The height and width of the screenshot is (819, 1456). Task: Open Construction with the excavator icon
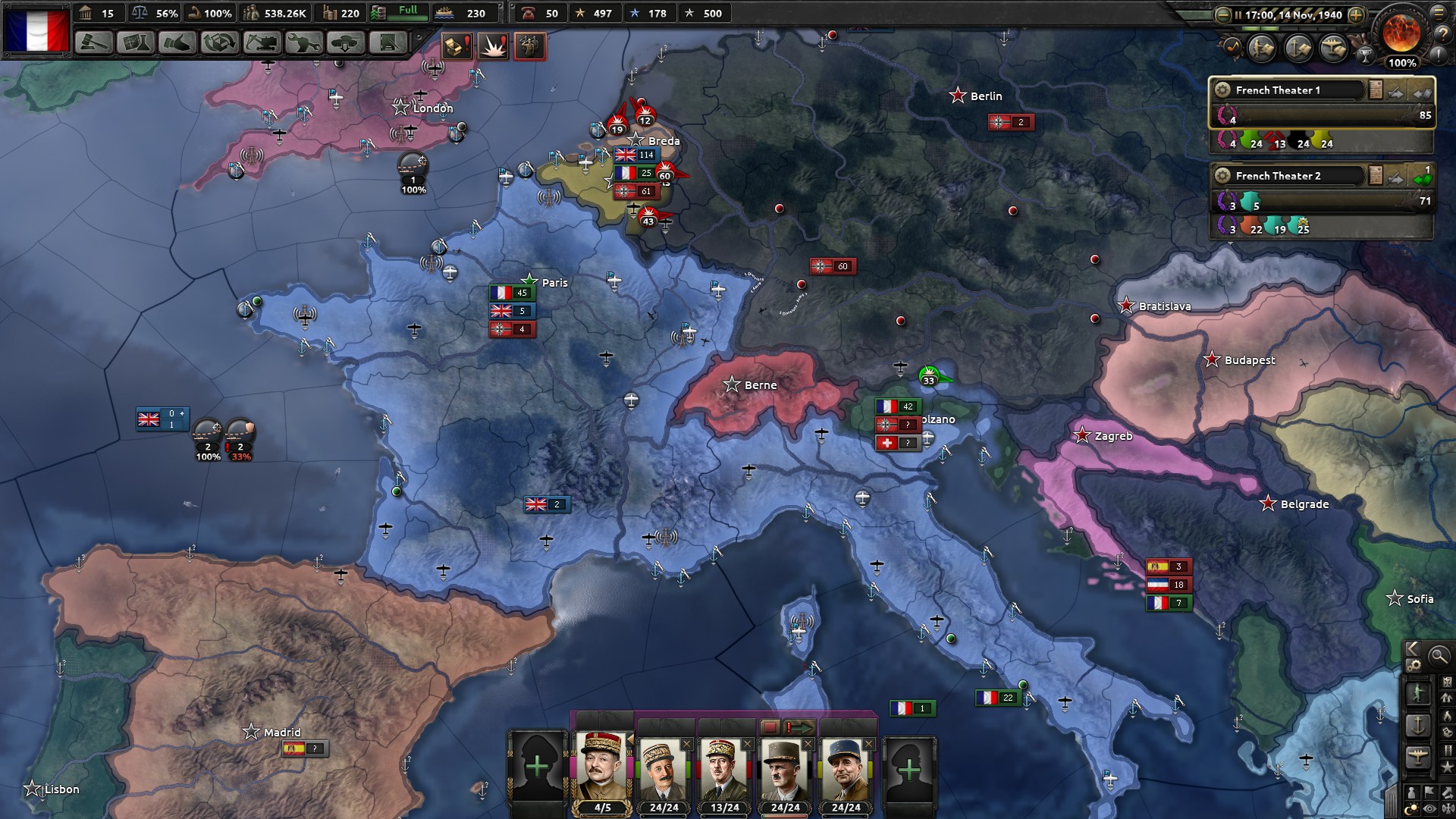click(261, 45)
